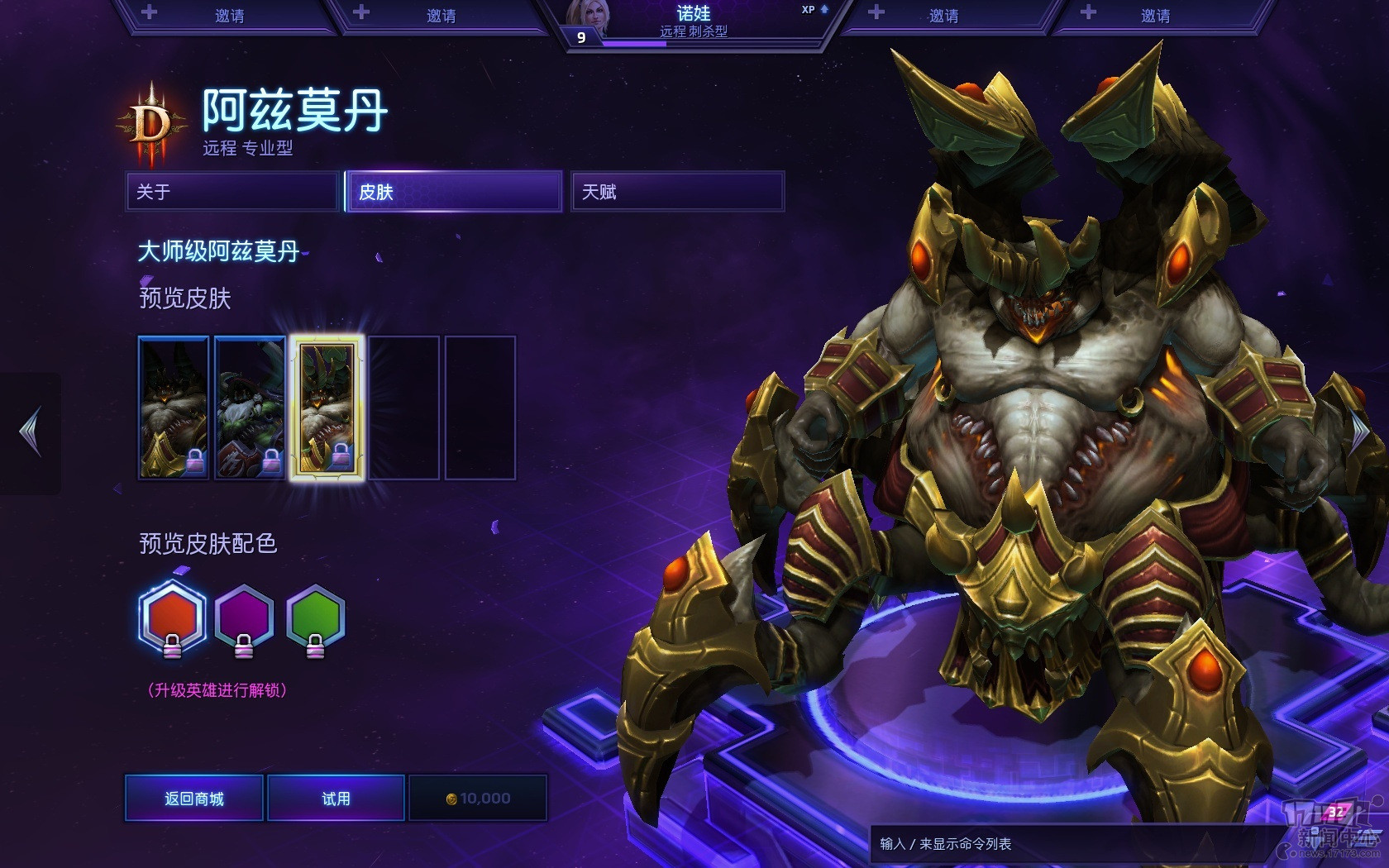Pick the purple skin tint hexagon
Screen dimensions: 1389x868
244,618
